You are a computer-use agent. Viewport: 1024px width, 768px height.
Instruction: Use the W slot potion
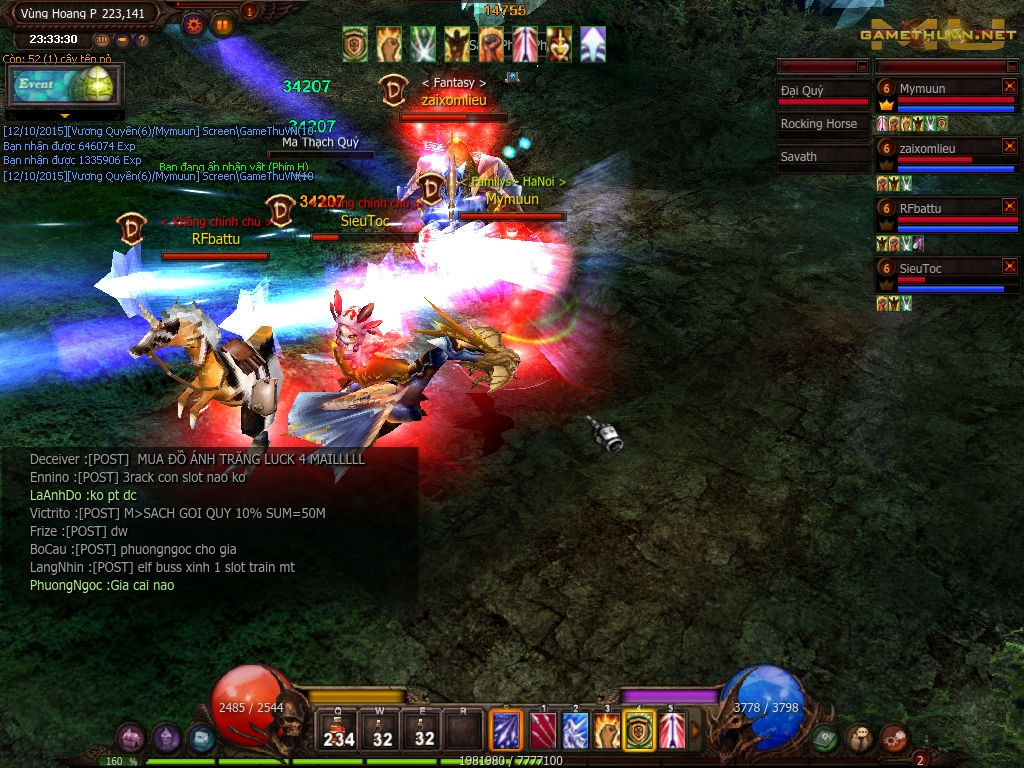click(382, 730)
